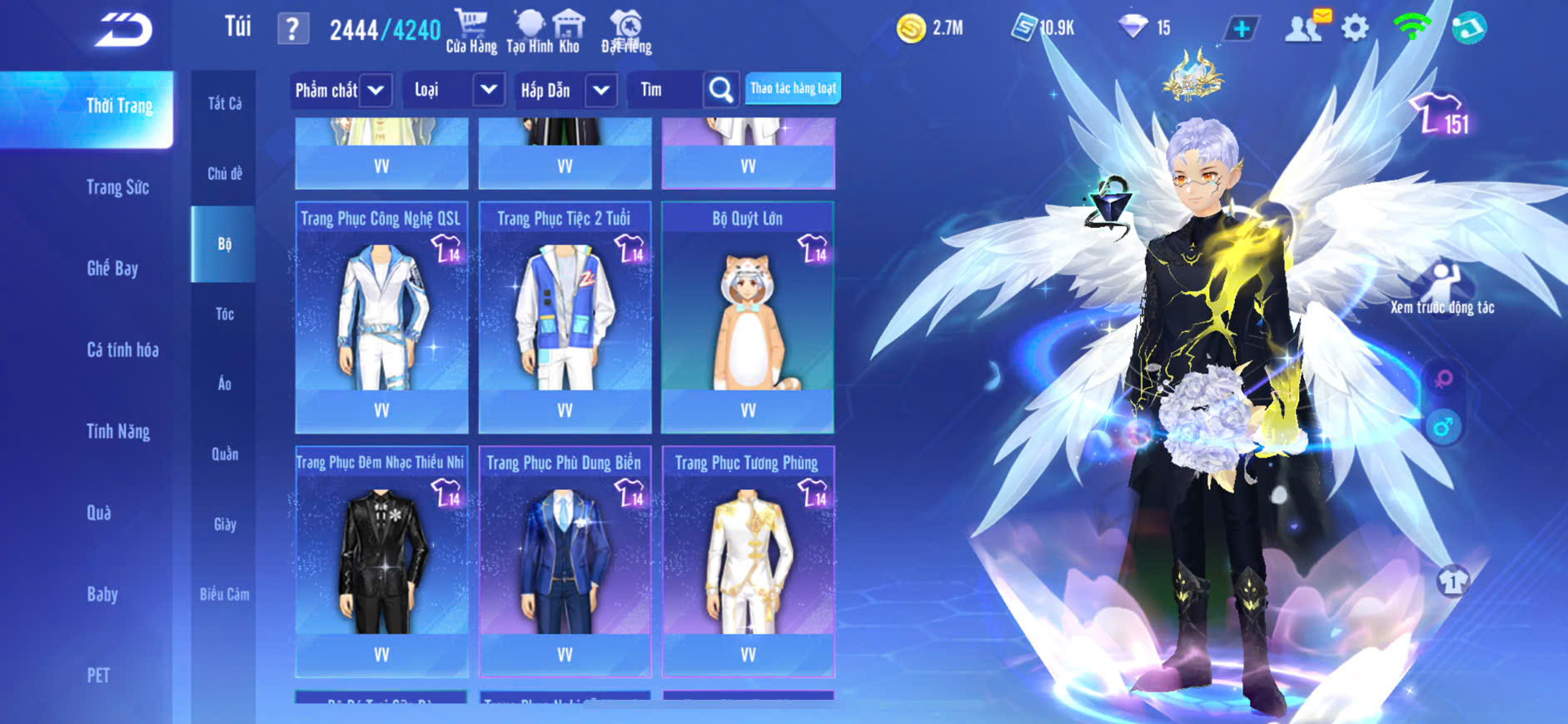Screen dimensions: 1568x724
Task: Choose the Bộ Quýt Lớn costume
Action: pos(747,317)
